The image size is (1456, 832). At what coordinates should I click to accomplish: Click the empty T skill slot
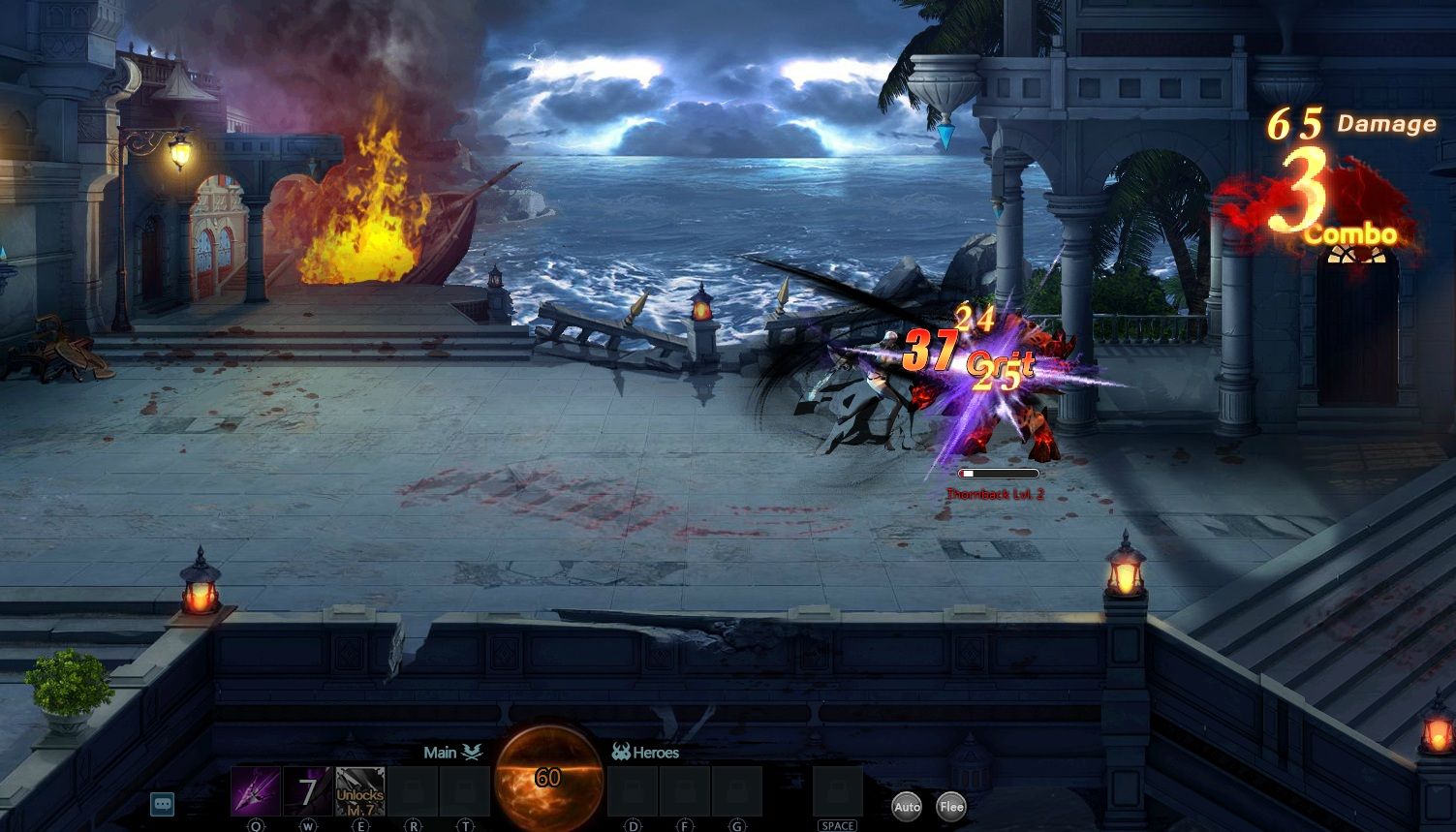click(x=466, y=791)
